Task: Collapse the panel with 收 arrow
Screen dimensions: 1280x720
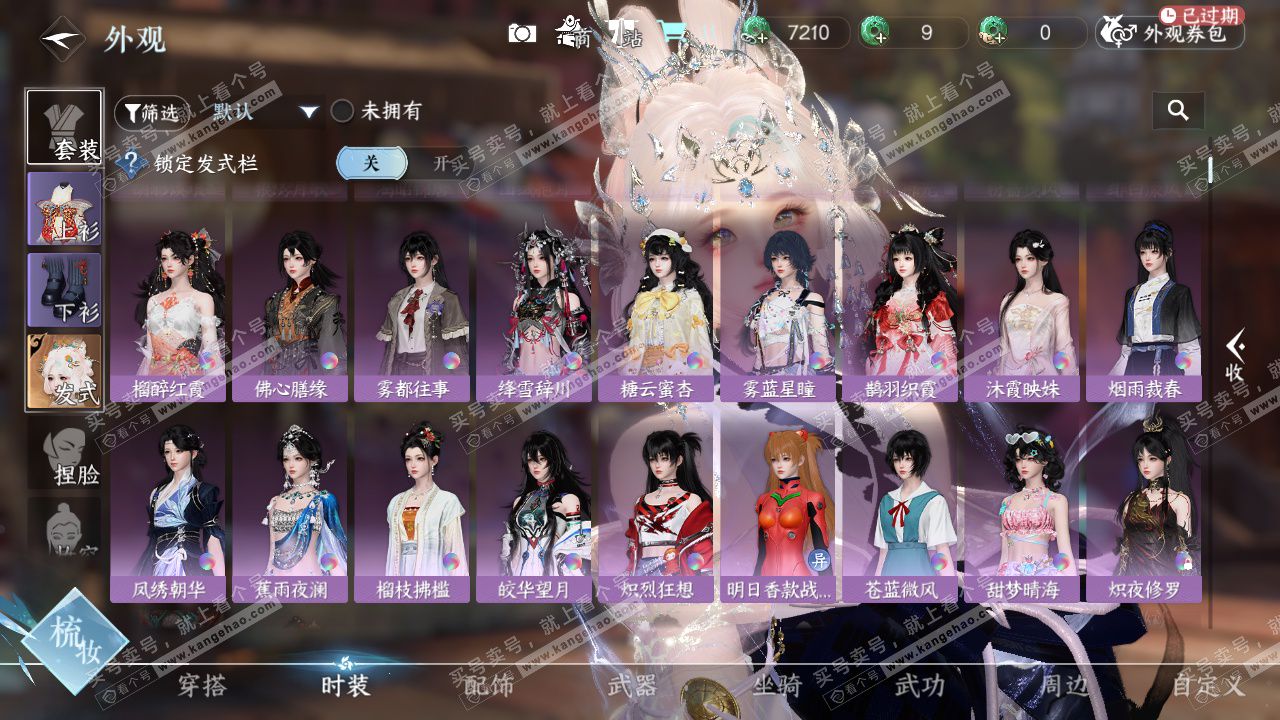Action: (x=1235, y=356)
